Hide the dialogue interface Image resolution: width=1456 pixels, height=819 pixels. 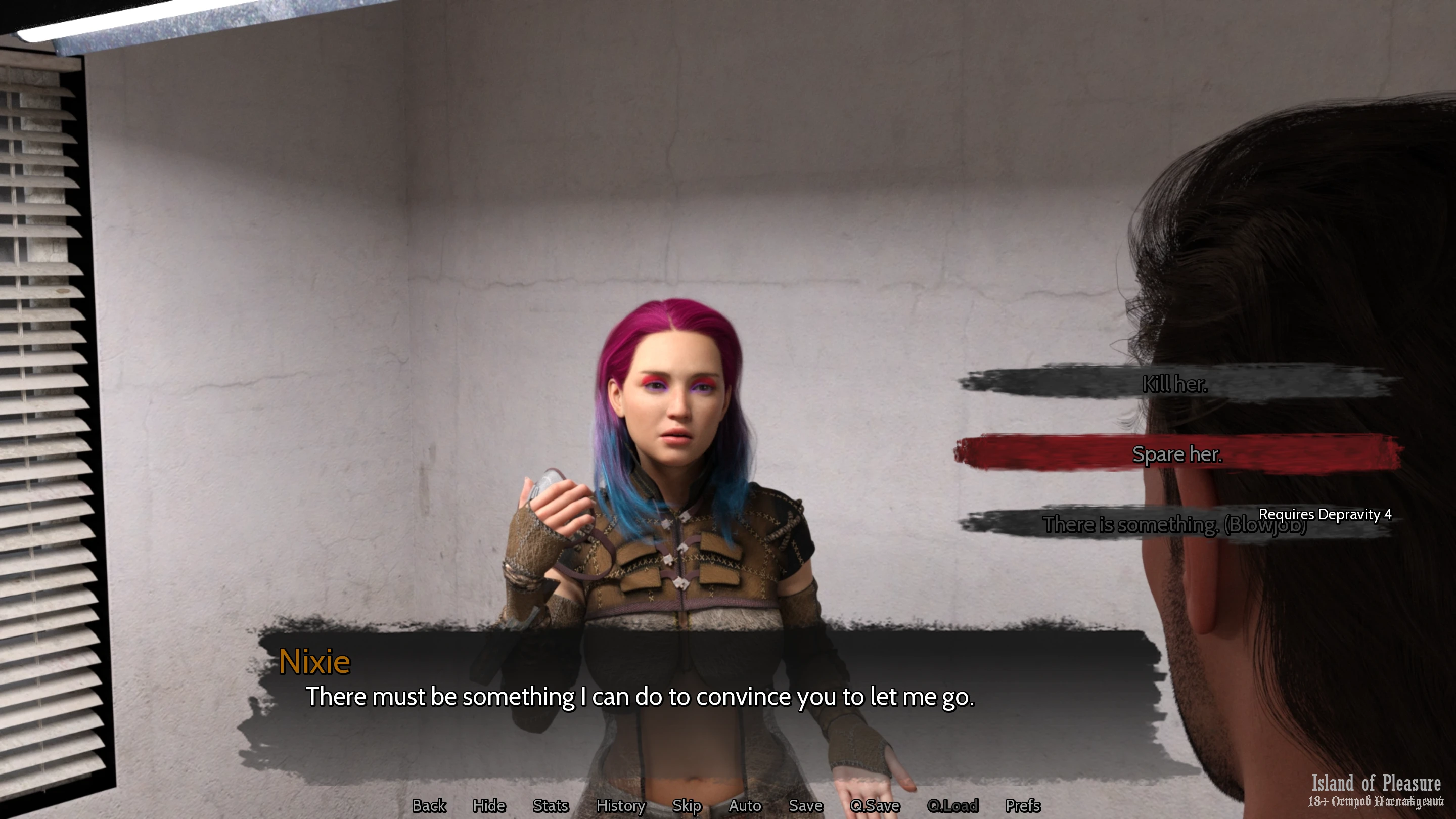pos(489,805)
